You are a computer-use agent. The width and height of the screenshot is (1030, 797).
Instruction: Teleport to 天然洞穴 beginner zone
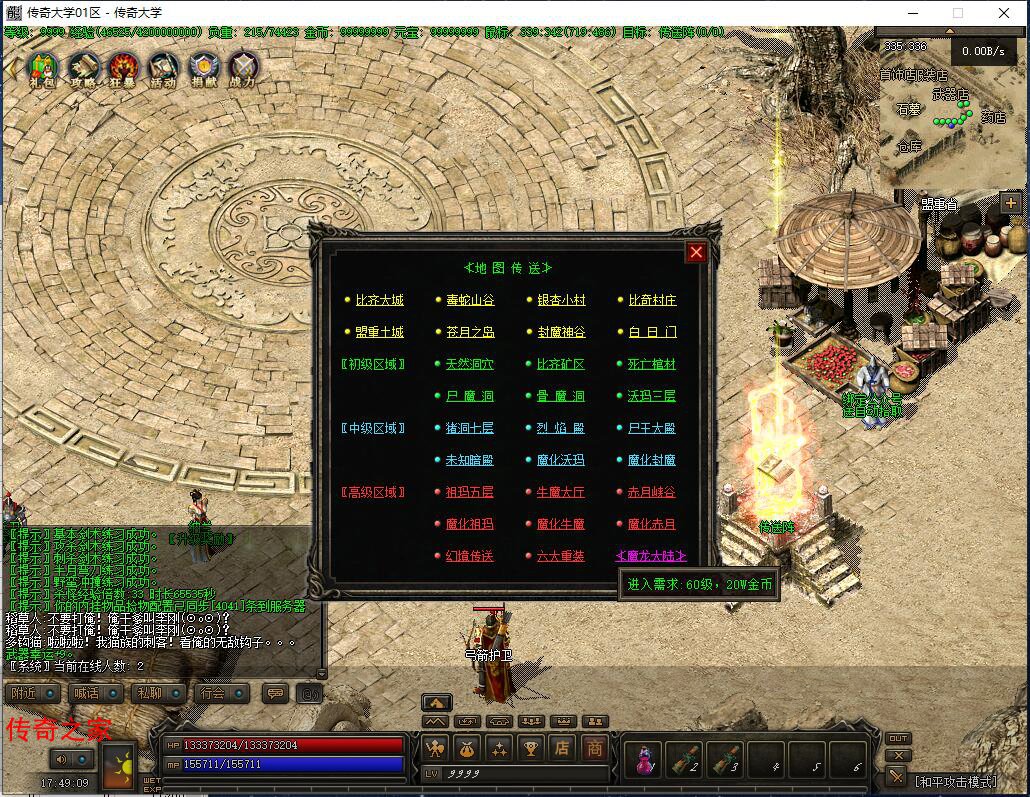pos(470,364)
